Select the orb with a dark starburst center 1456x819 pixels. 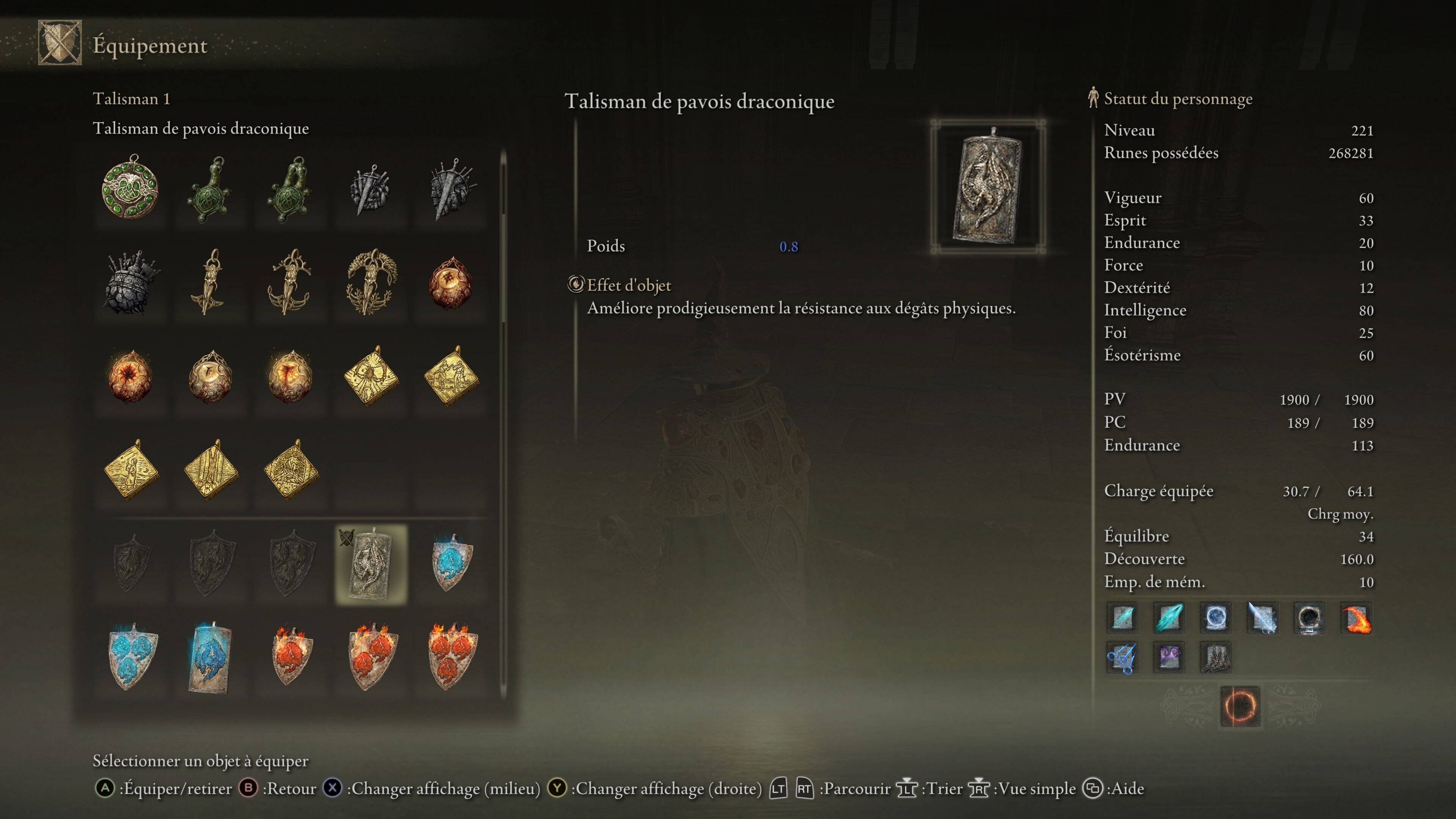tap(130, 375)
